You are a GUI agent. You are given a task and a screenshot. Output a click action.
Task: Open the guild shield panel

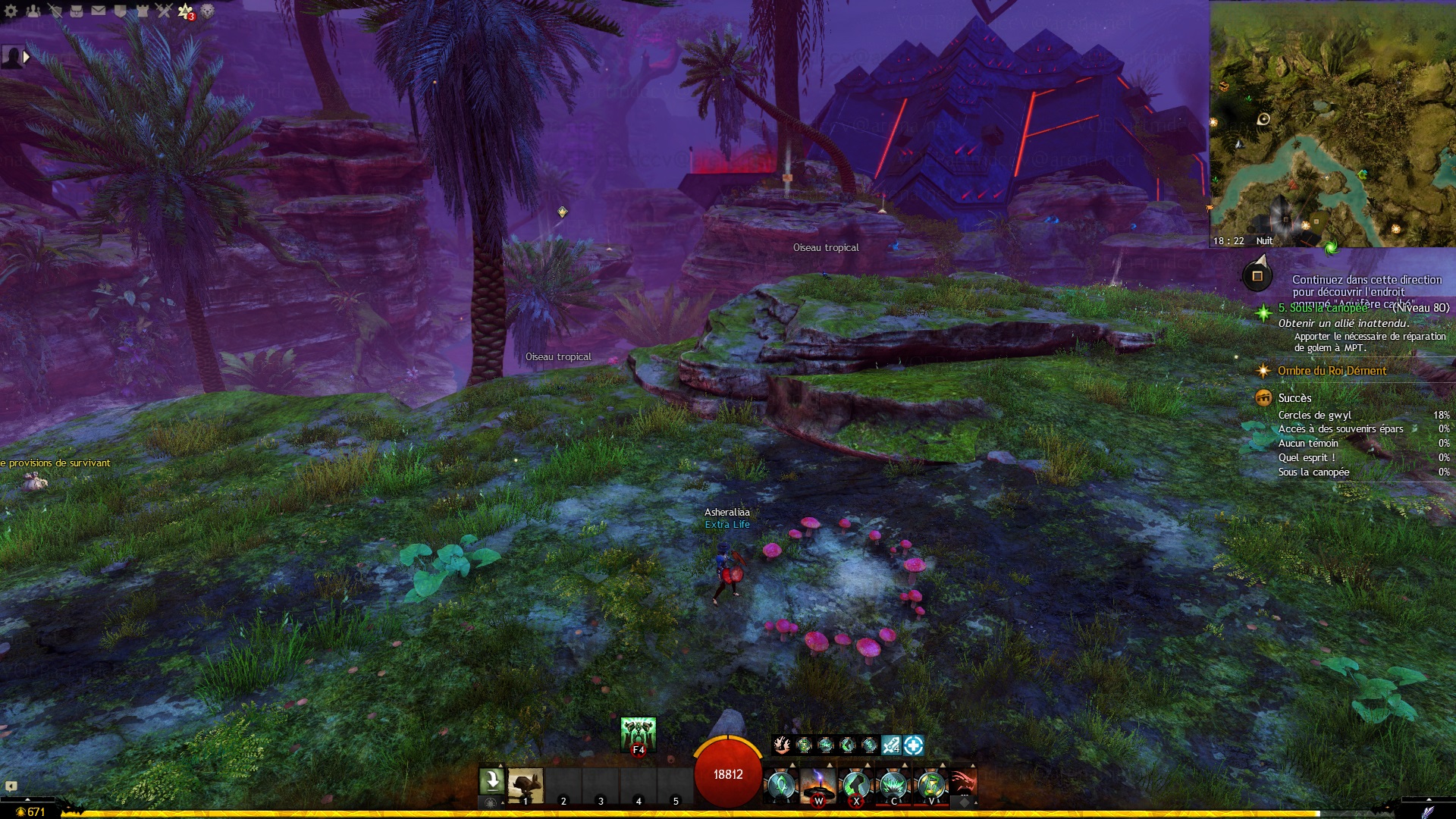[121, 11]
